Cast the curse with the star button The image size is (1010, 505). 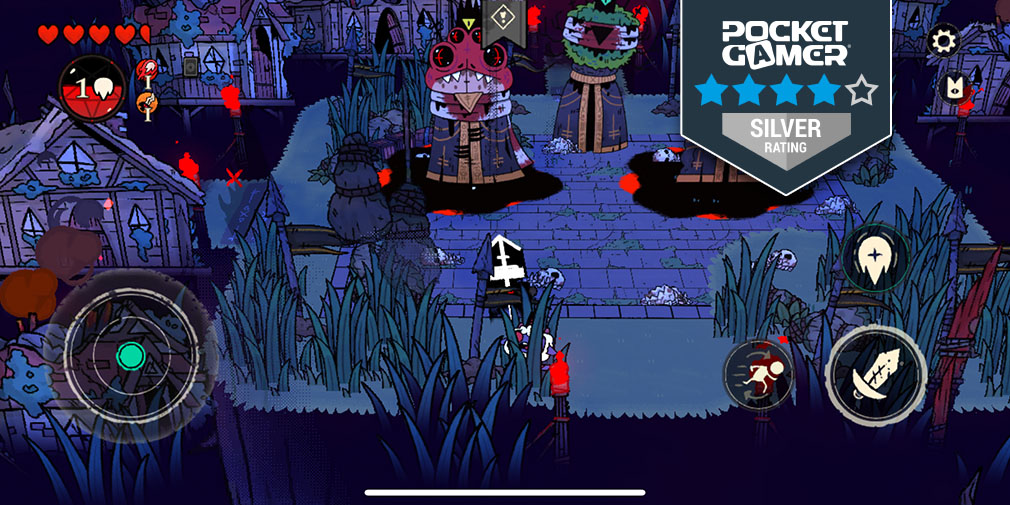point(875,259)
